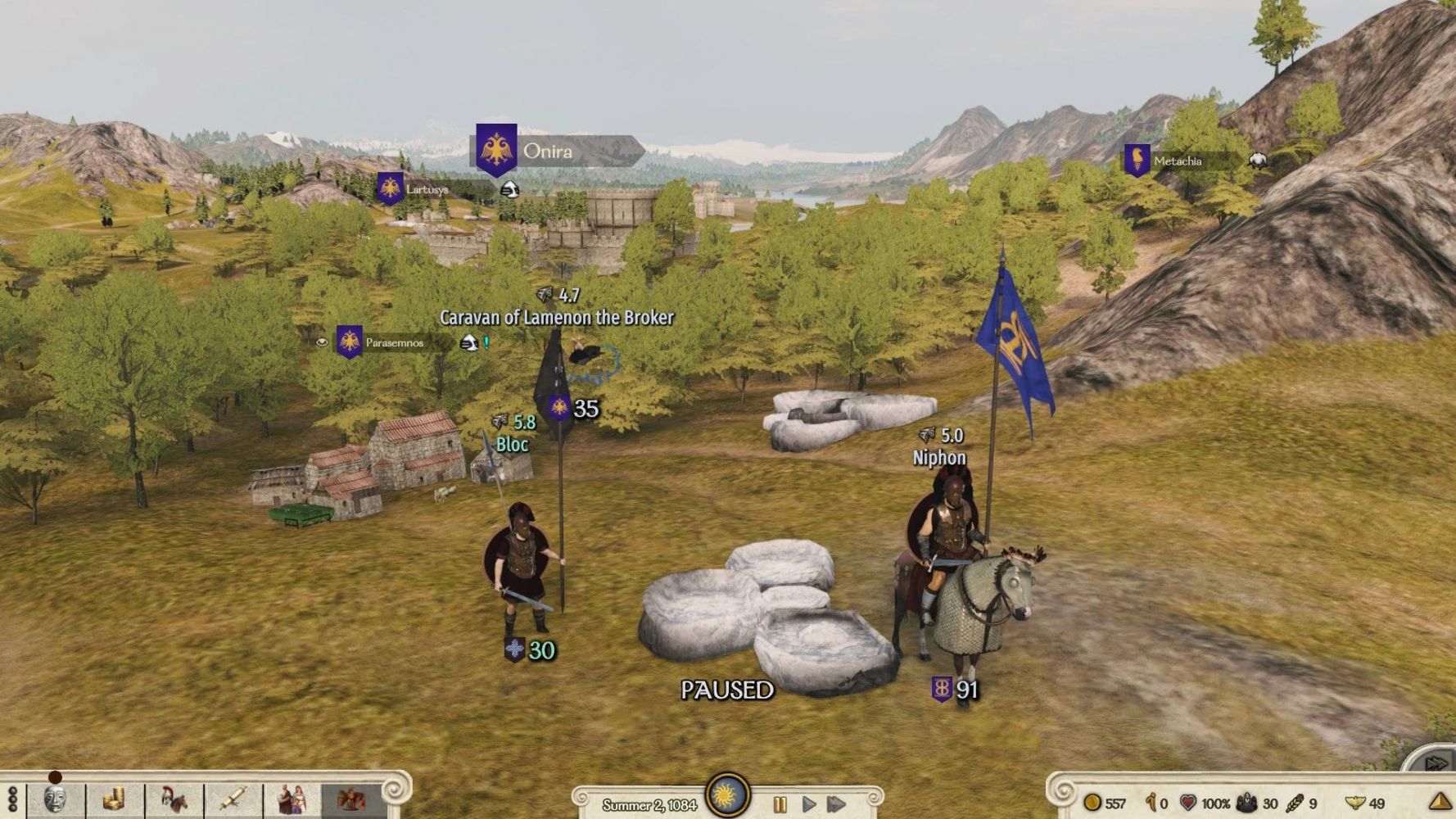The width and height of the screenshot is (1456, 819).
Task: Open the party screen with helmet and horse
Action: click(174, 799)
